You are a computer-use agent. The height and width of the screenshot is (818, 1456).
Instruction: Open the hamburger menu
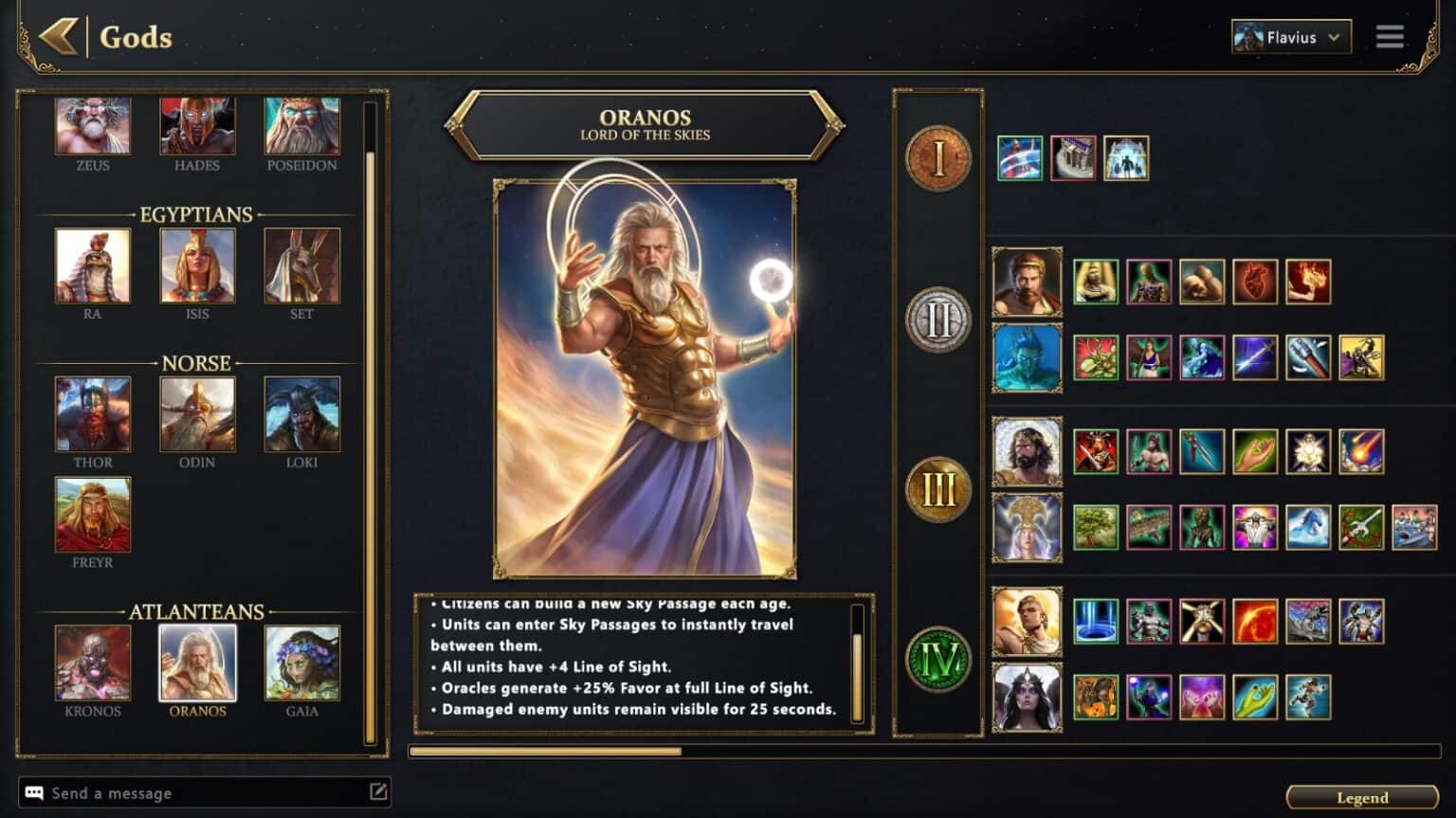[x=1390, y=37]
